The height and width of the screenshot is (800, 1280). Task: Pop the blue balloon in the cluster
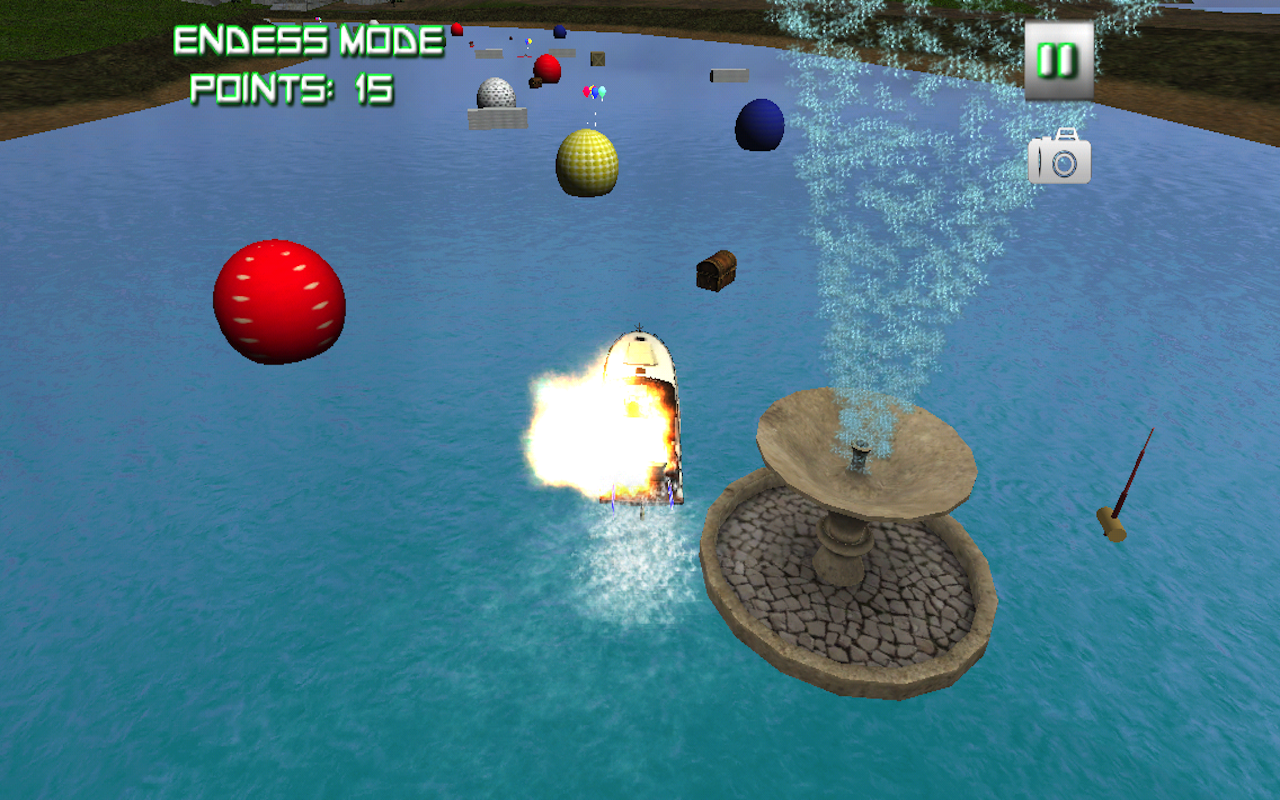tap(595, 93)
